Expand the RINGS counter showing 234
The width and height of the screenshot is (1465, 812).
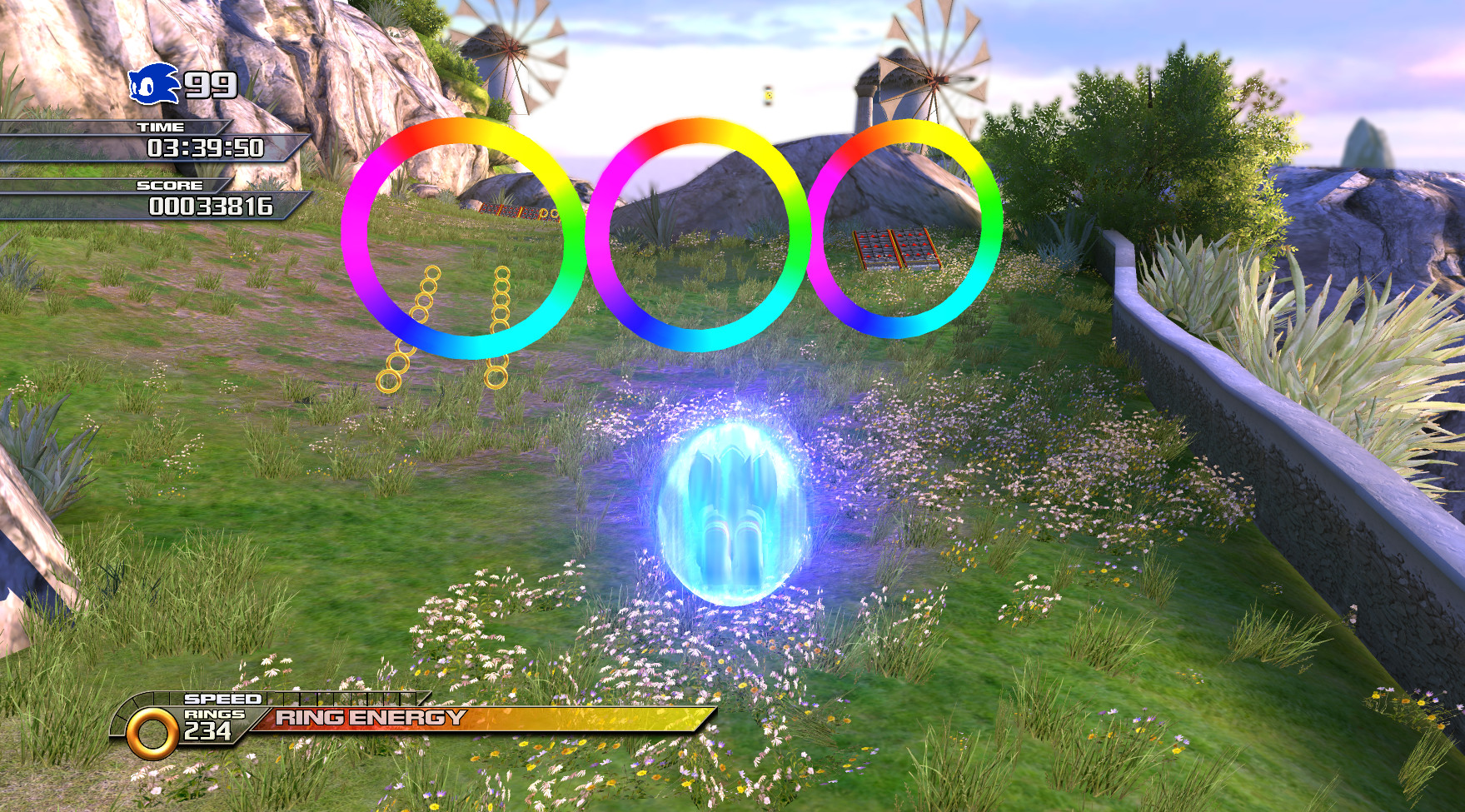[x=212, y=727]
